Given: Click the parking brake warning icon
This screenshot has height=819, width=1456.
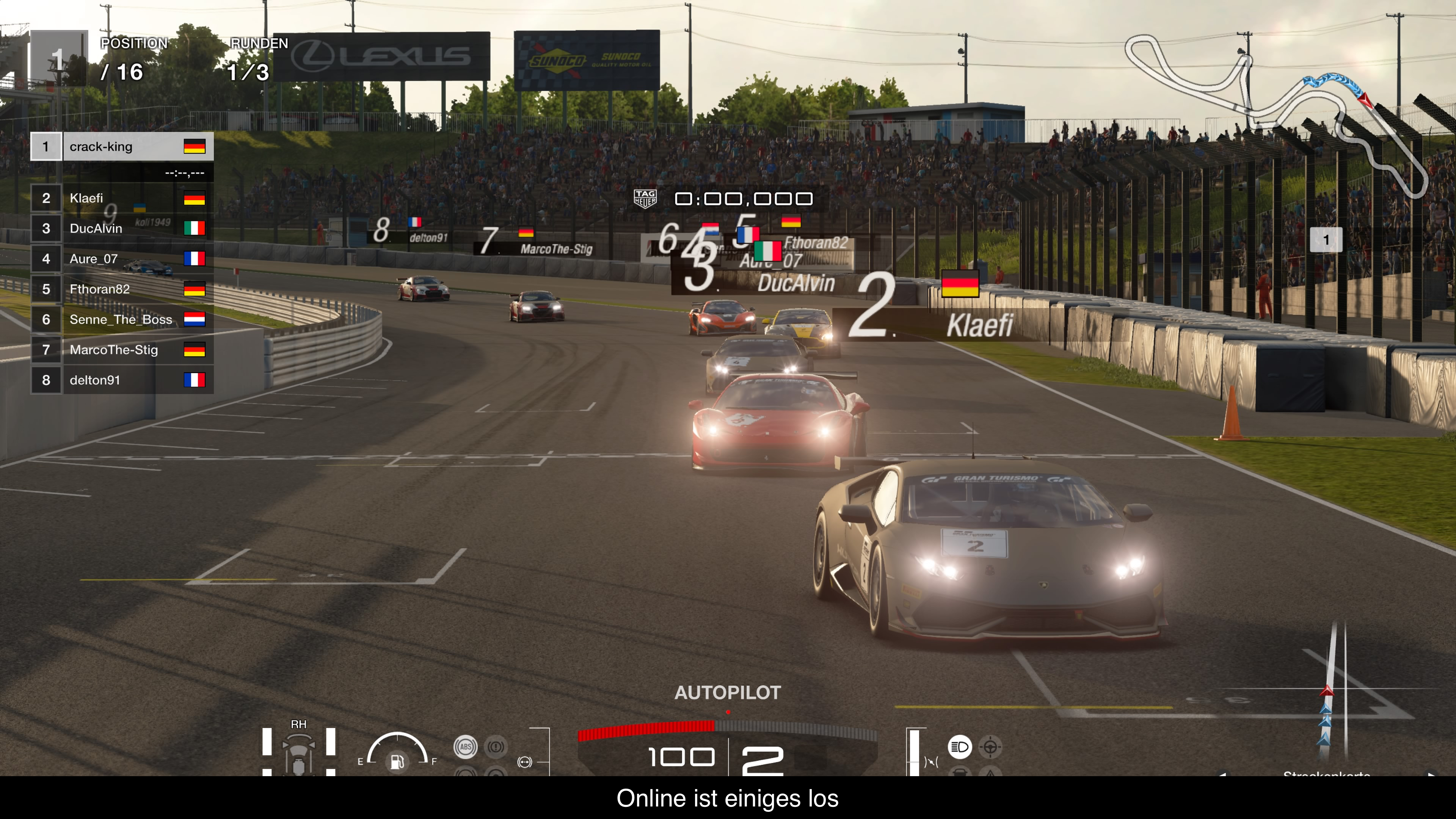Looking at the screenshot, I should click(496, 747).
